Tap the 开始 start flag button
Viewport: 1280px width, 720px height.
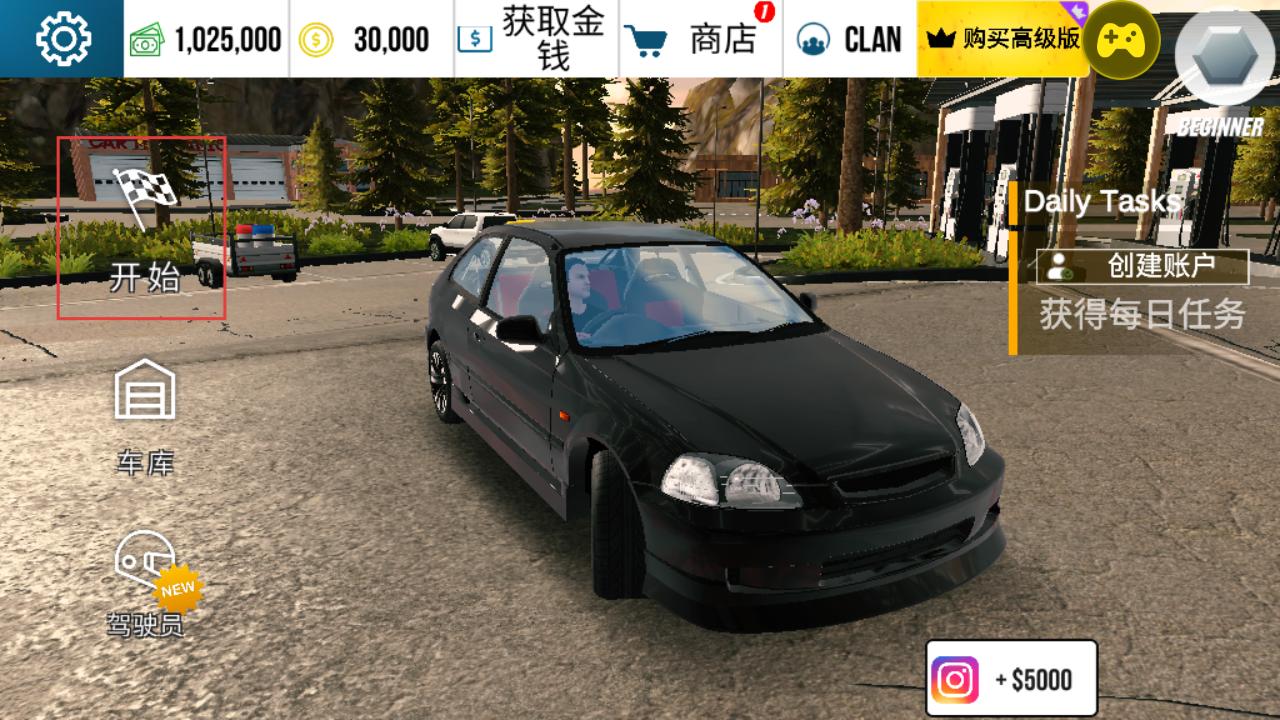tap(142, 229)
